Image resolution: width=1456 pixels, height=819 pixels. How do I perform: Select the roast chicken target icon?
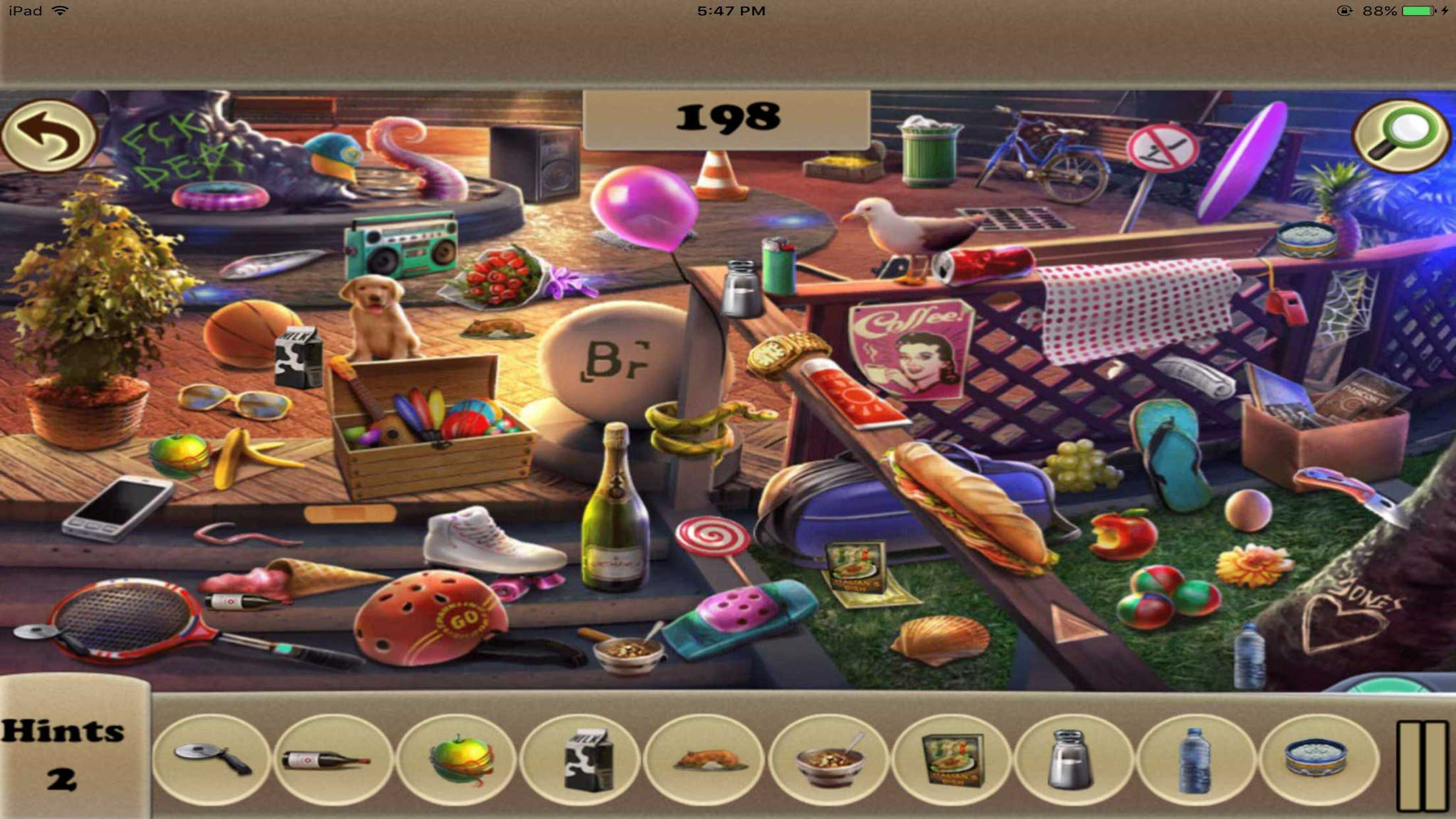(x=704, y=760)
